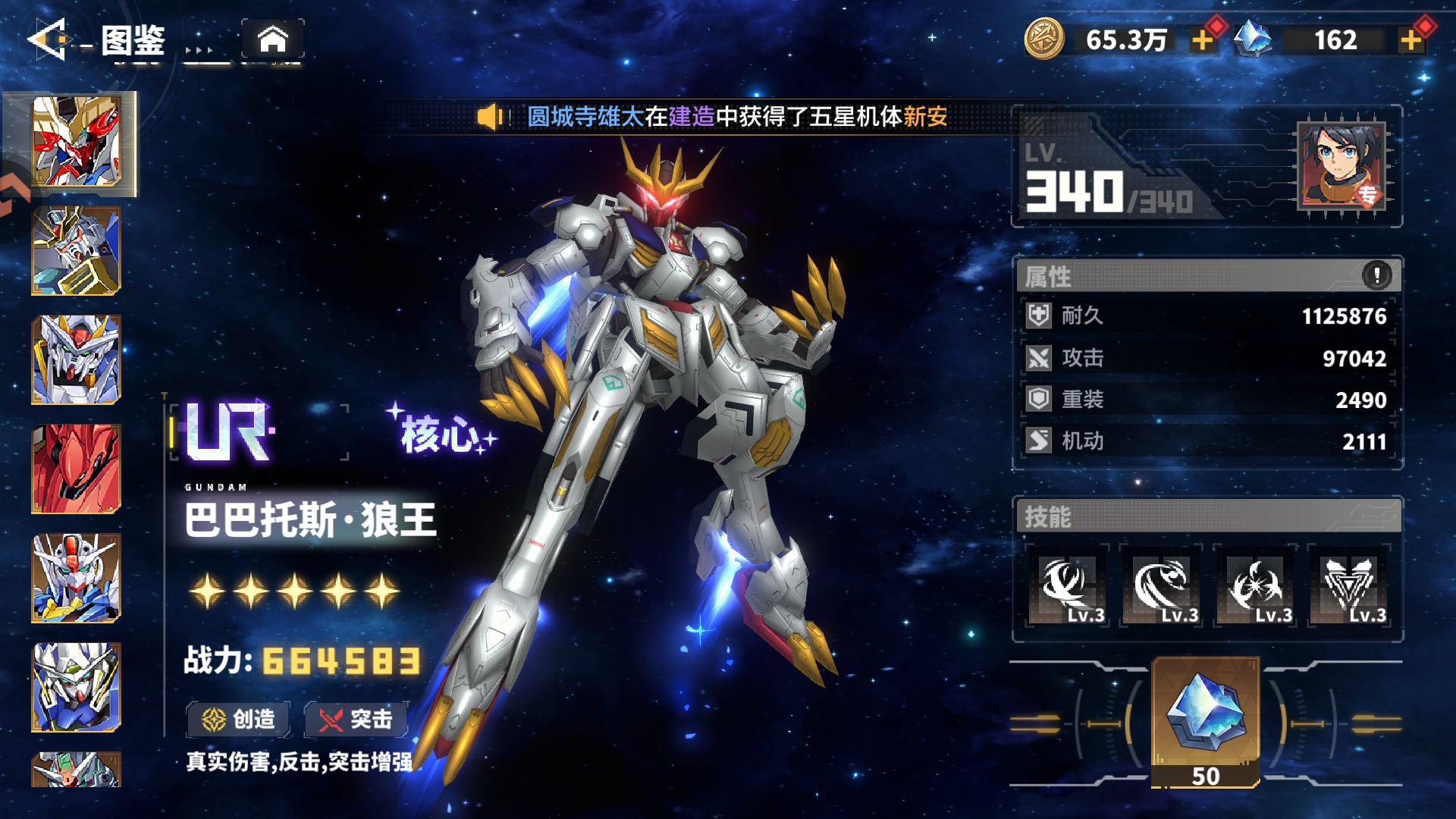
Task: Select the red Sazabi-style mech thumbnail
Action: [76, 469]
